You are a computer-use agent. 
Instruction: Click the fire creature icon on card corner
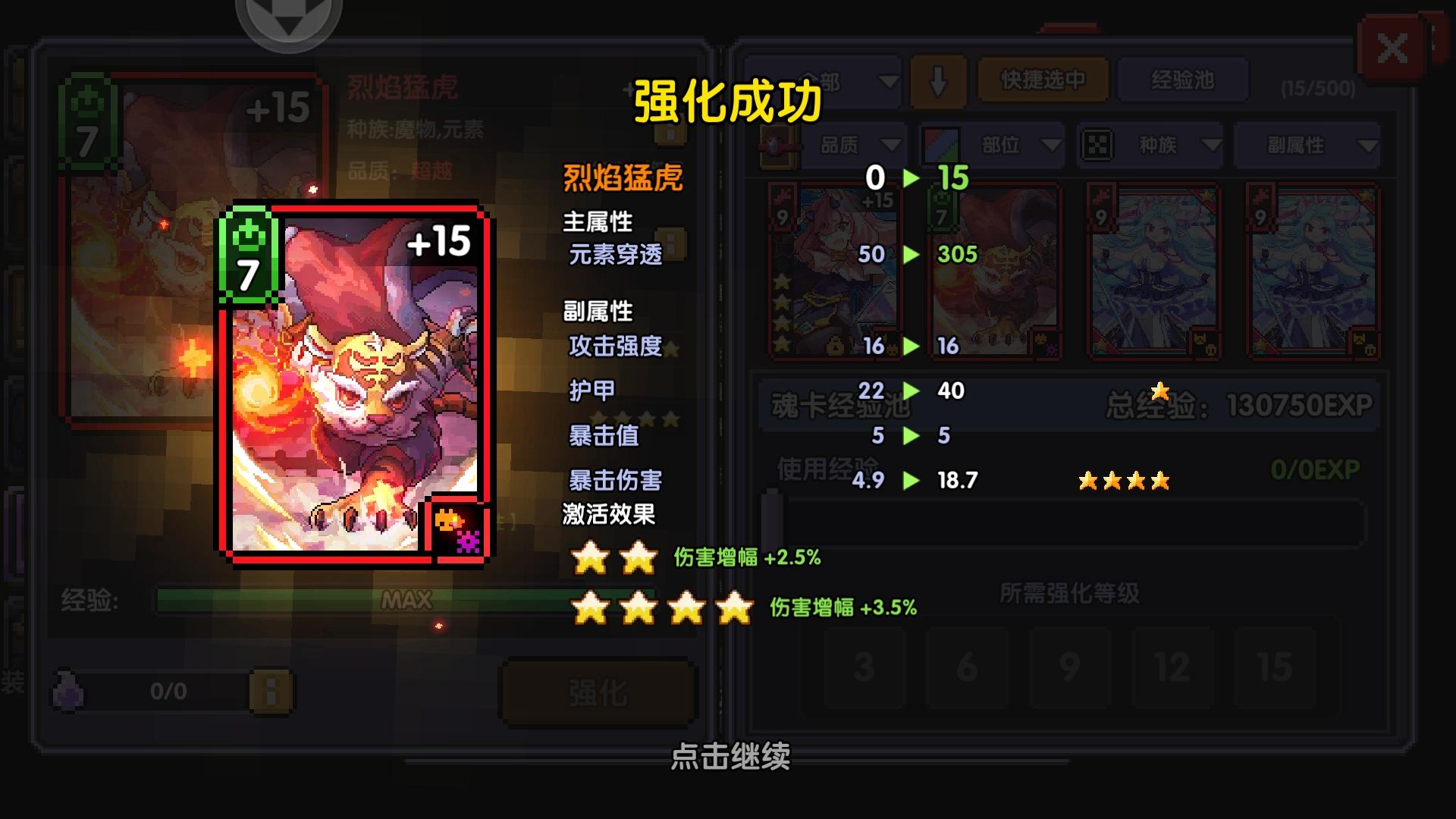pyautogui.click(x=447, y=522)
